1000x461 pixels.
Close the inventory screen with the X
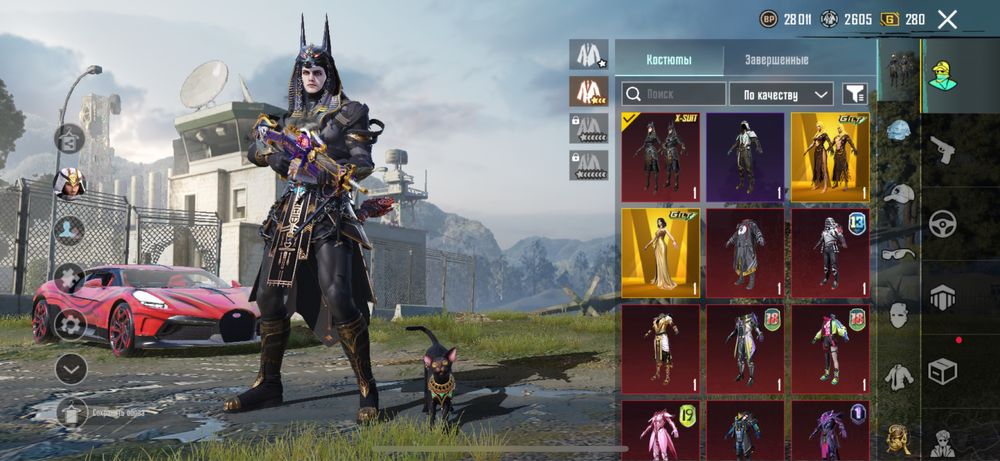[947, 19]
